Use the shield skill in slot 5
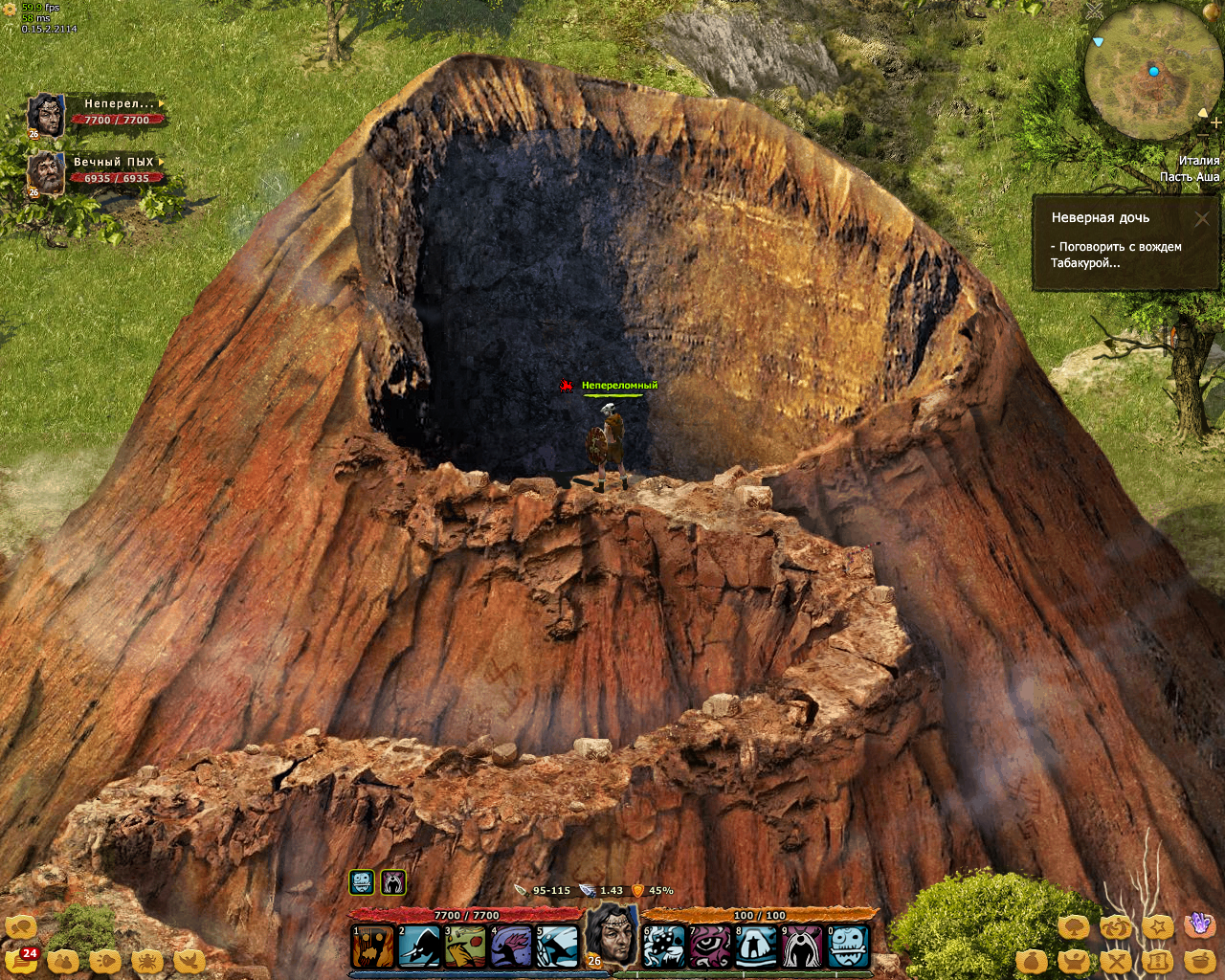The image size is (1225, 980). pos(557,947)
